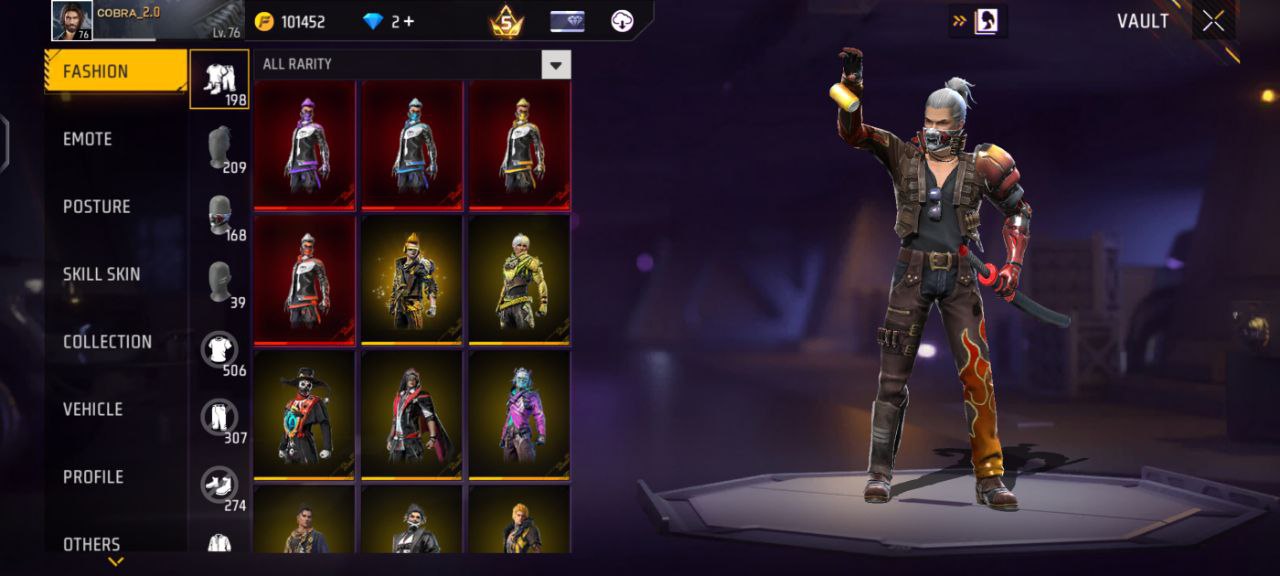The width and height of the screenshot is (1280, 576).
Task: Add diamonds using the plus button
Action: point(408,22)
